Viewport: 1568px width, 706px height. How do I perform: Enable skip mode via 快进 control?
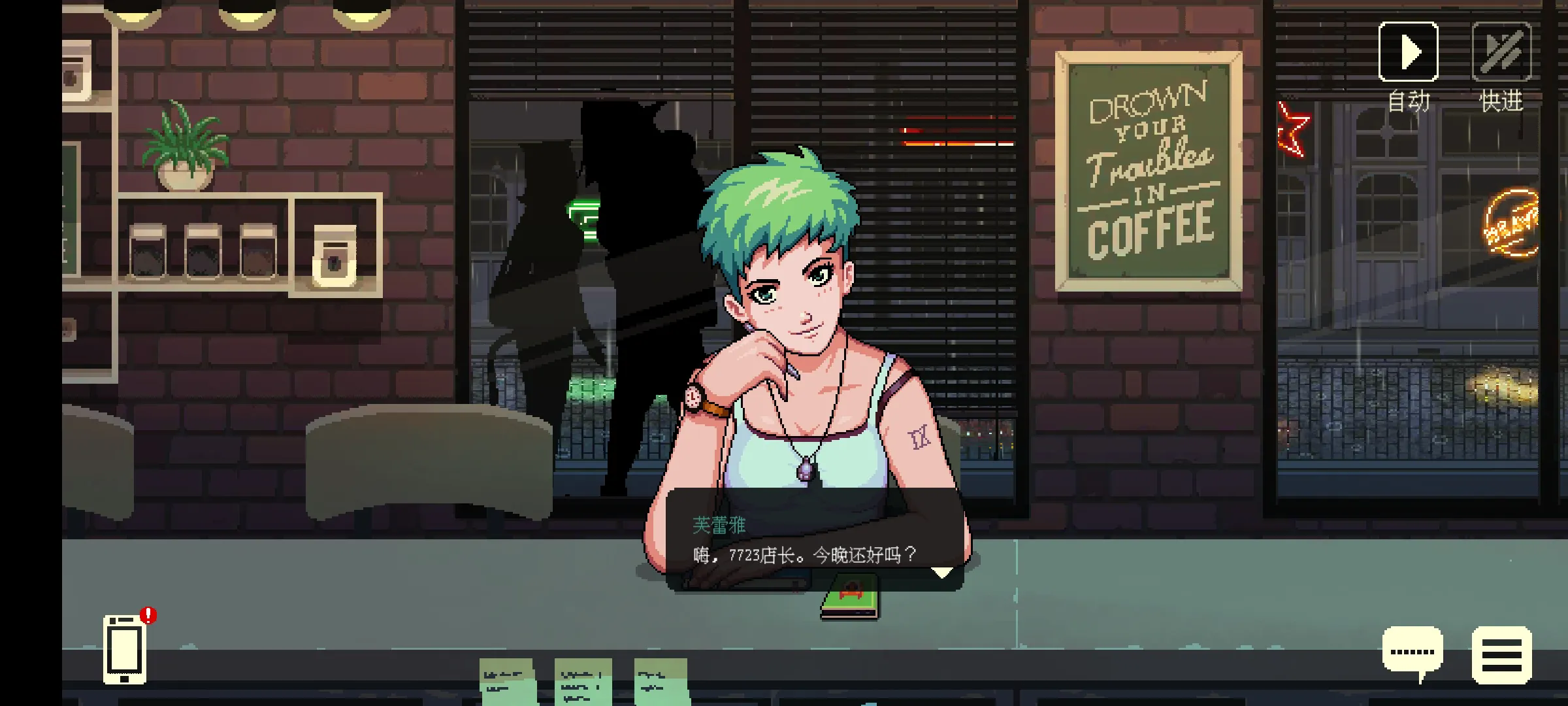(x=1502, y=51)
